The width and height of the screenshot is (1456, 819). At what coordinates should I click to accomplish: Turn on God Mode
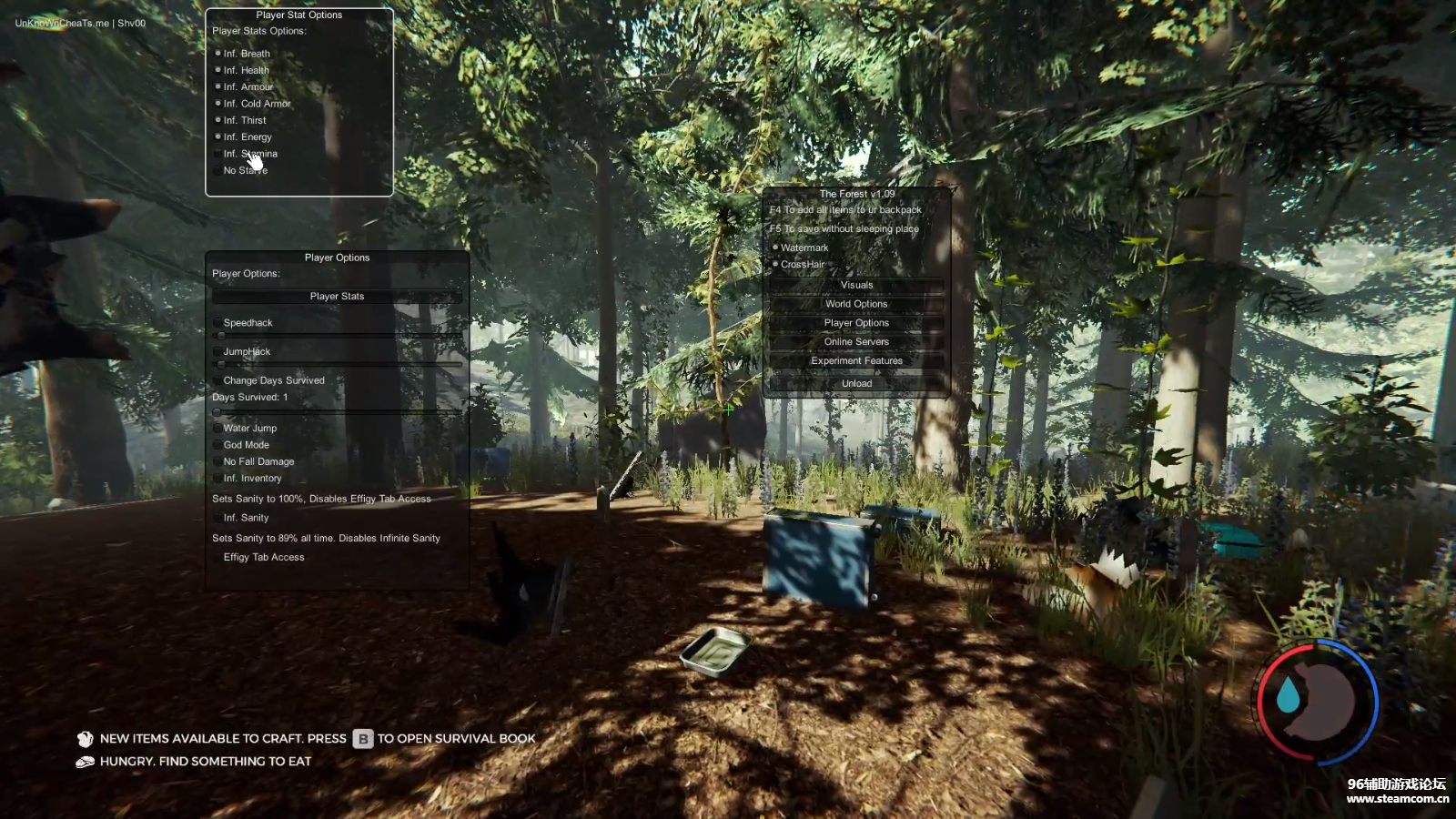tap(218, 445)
